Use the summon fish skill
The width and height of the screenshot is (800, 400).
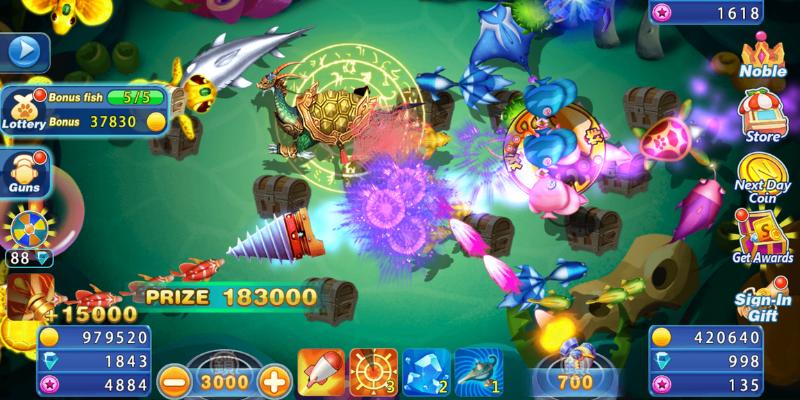pos(478,372)
